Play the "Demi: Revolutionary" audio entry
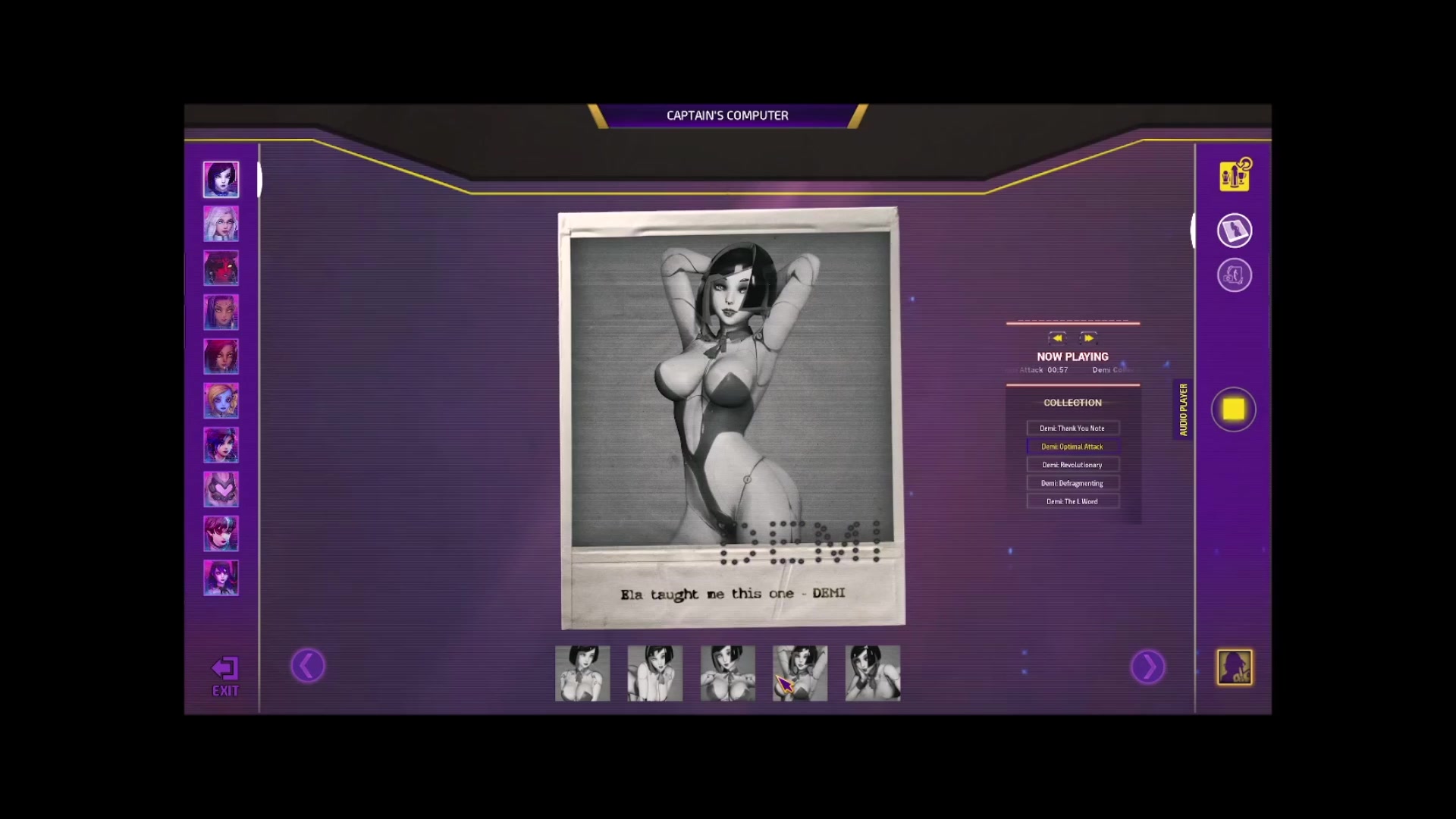Viewport: 1456px width, 819px height. tap(1072, 465)
